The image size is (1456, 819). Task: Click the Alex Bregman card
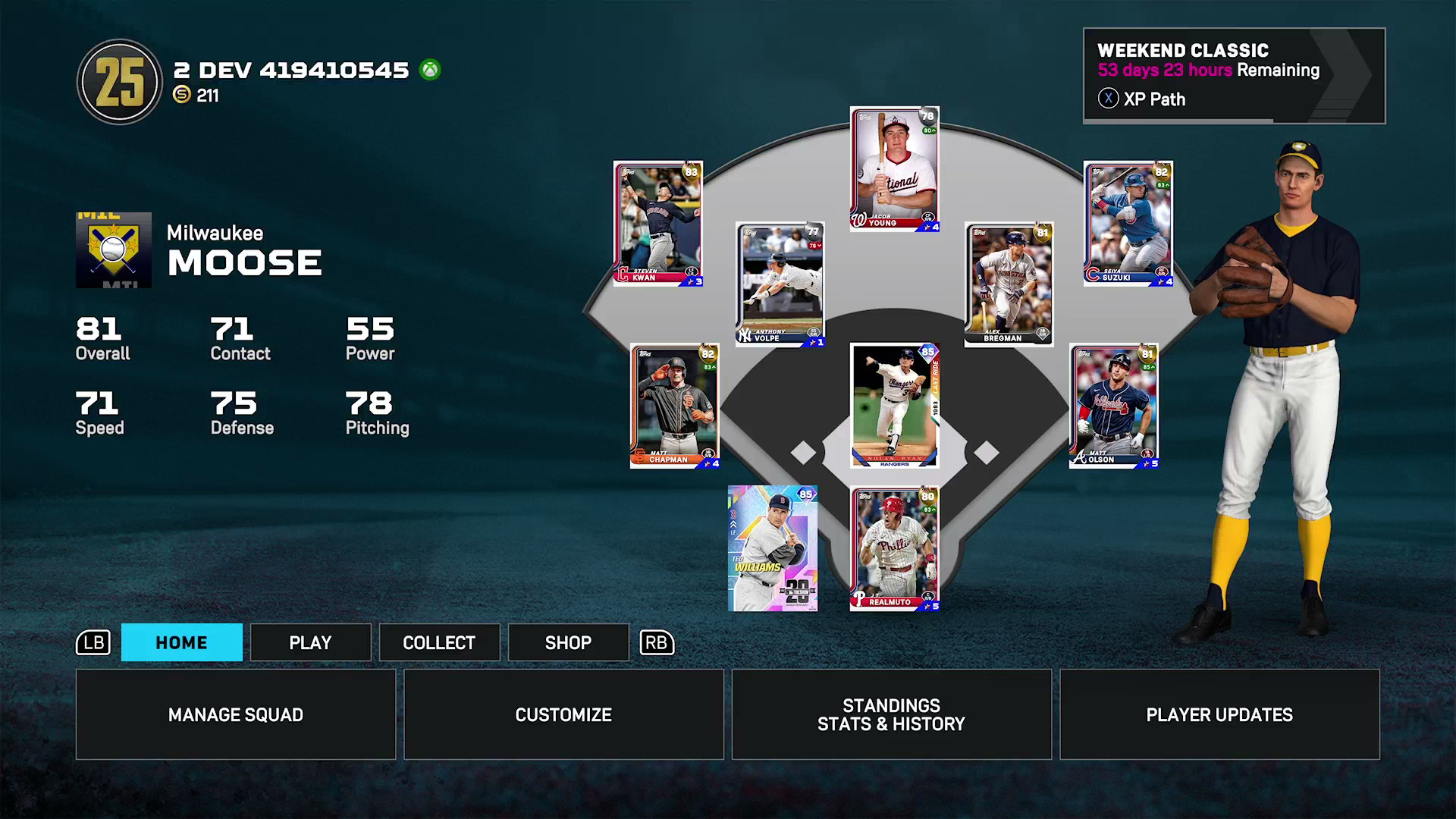(x=1009, y=284)
